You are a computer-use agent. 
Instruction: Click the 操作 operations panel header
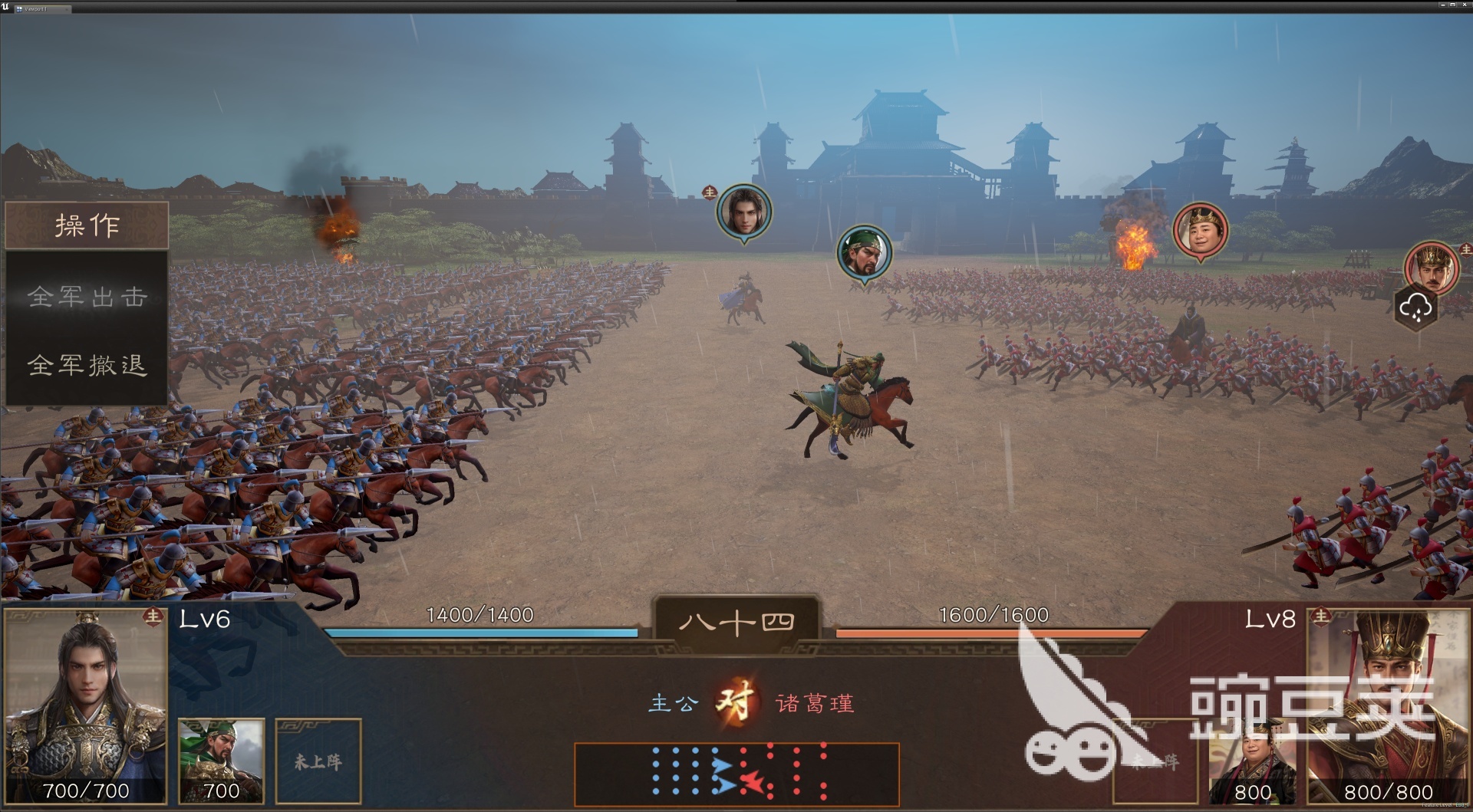87,225
